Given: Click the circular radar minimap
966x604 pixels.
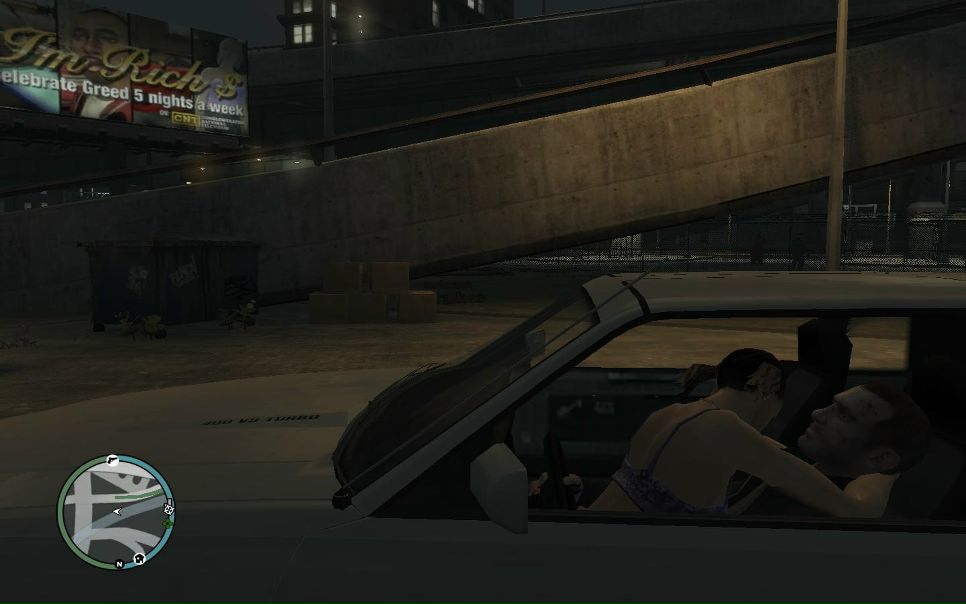Looking at the screenshot, I should (x=115, y=513).
